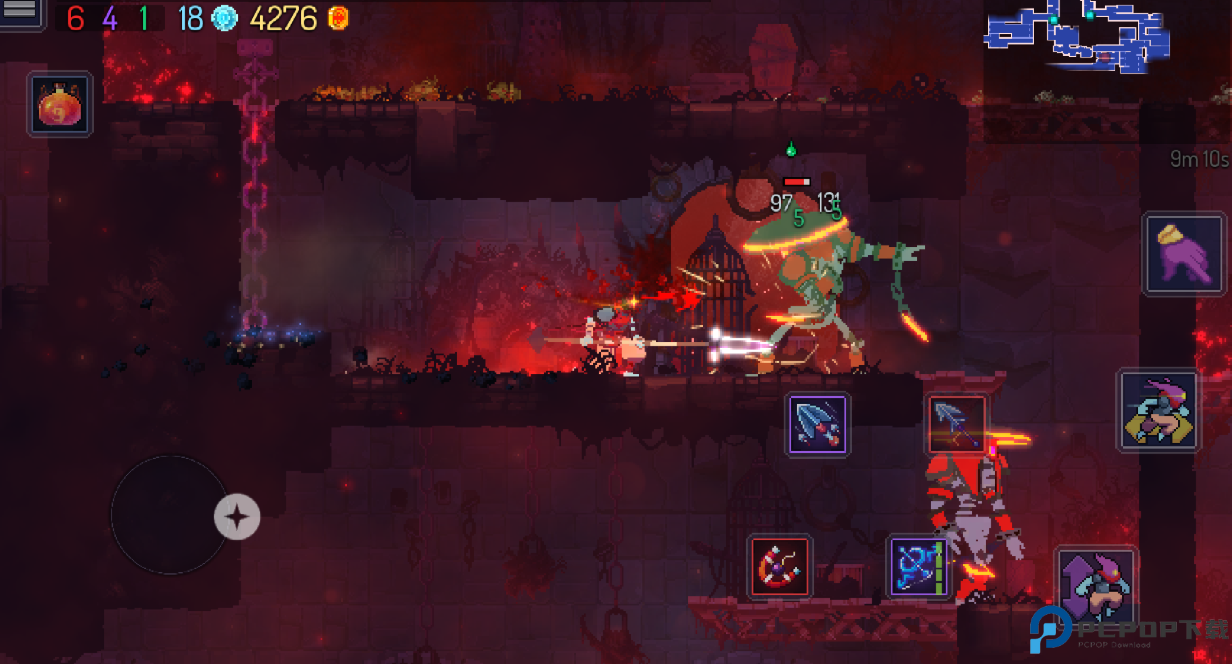Open the hamburger pause menu

[x=21, y=13]
